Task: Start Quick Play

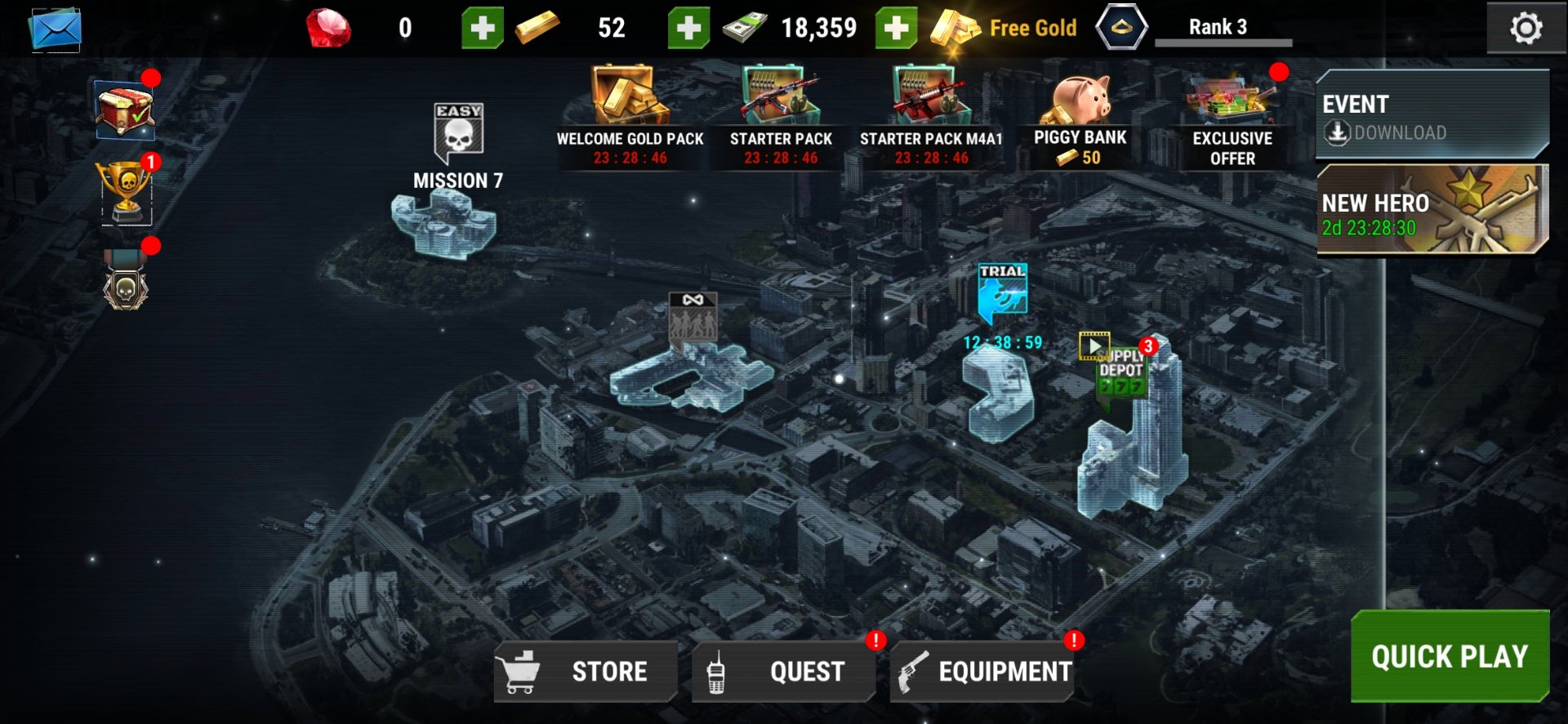Action: pyautogui.click(x=1449, y=656)
